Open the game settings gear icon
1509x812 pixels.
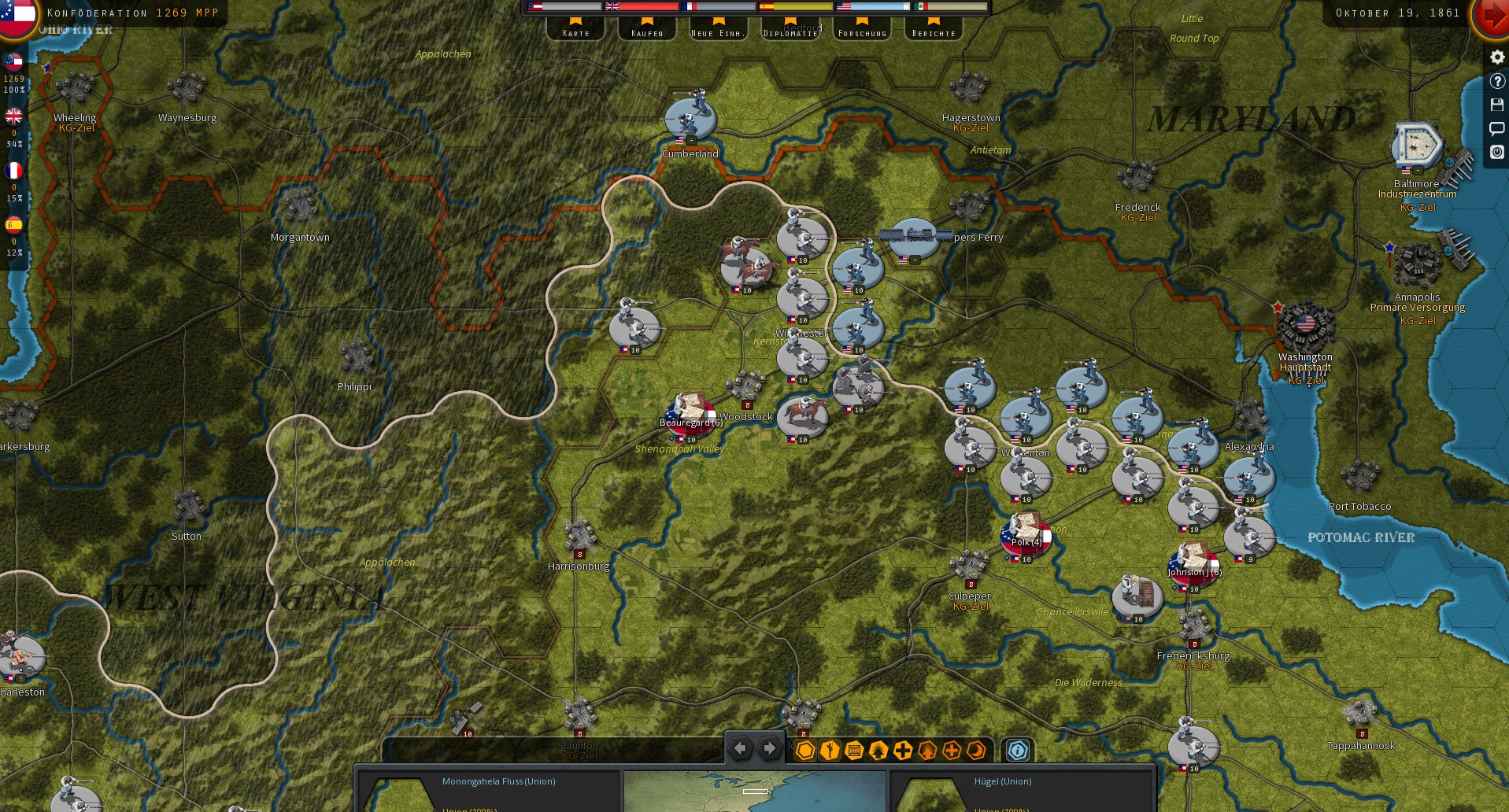(x=1496, y=57)
